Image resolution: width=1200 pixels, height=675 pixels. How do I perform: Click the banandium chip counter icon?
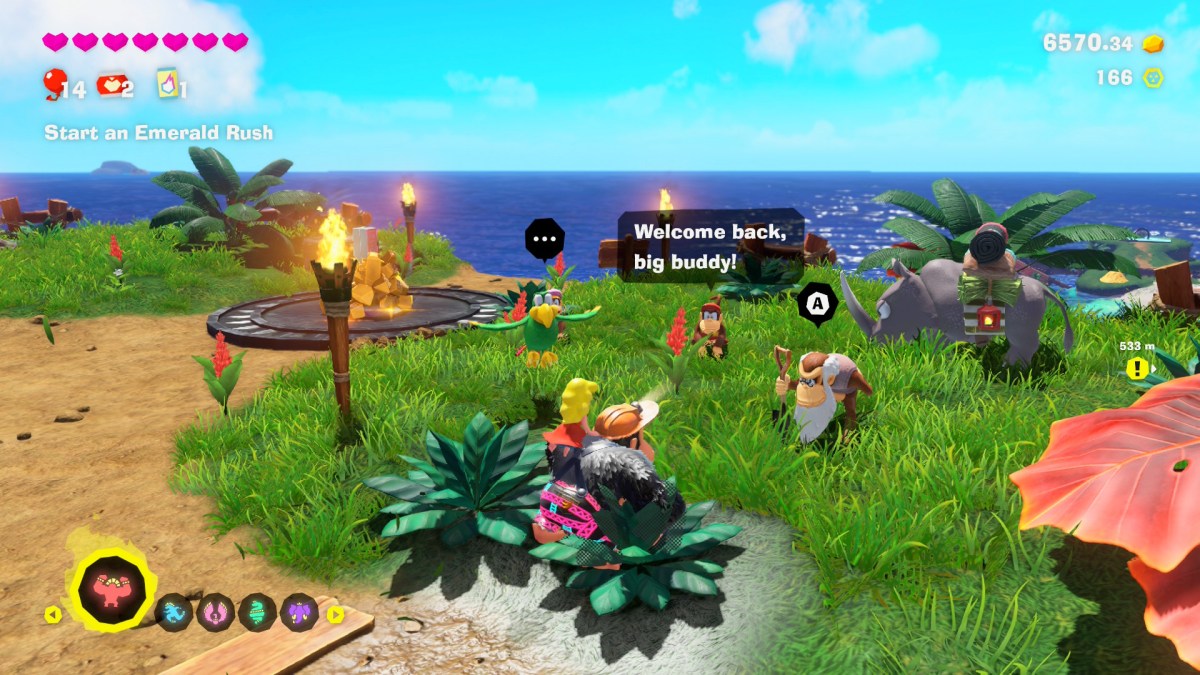tap(1153, 77)
